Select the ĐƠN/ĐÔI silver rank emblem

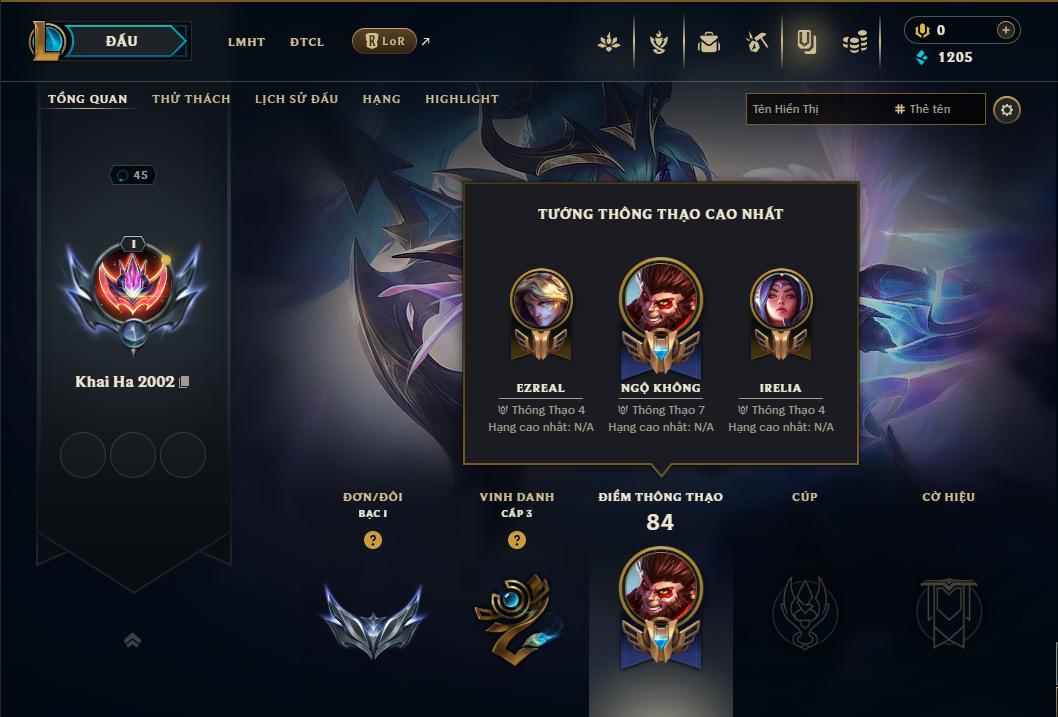[373, 616]
